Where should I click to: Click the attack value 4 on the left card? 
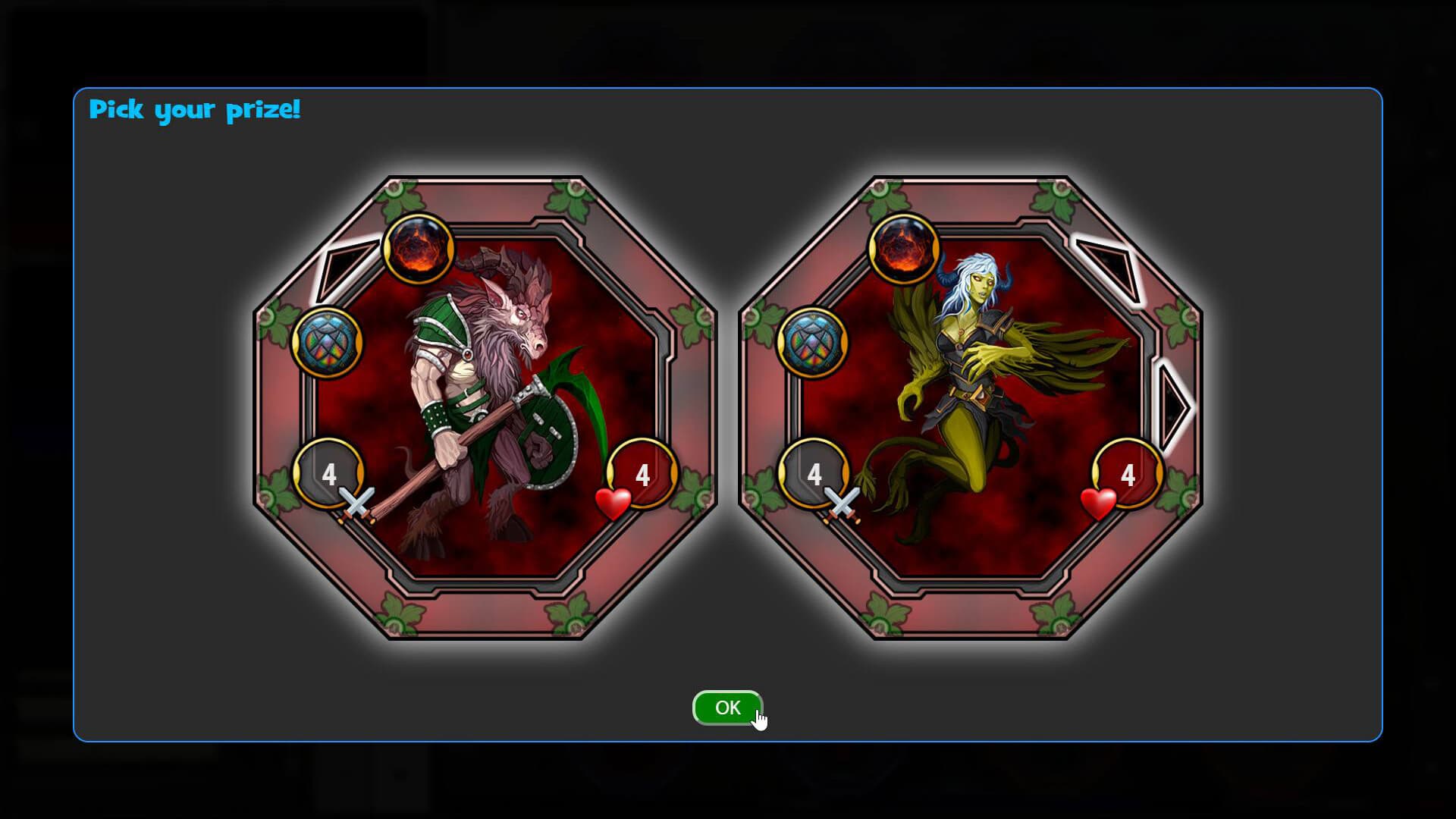(329, 475)
